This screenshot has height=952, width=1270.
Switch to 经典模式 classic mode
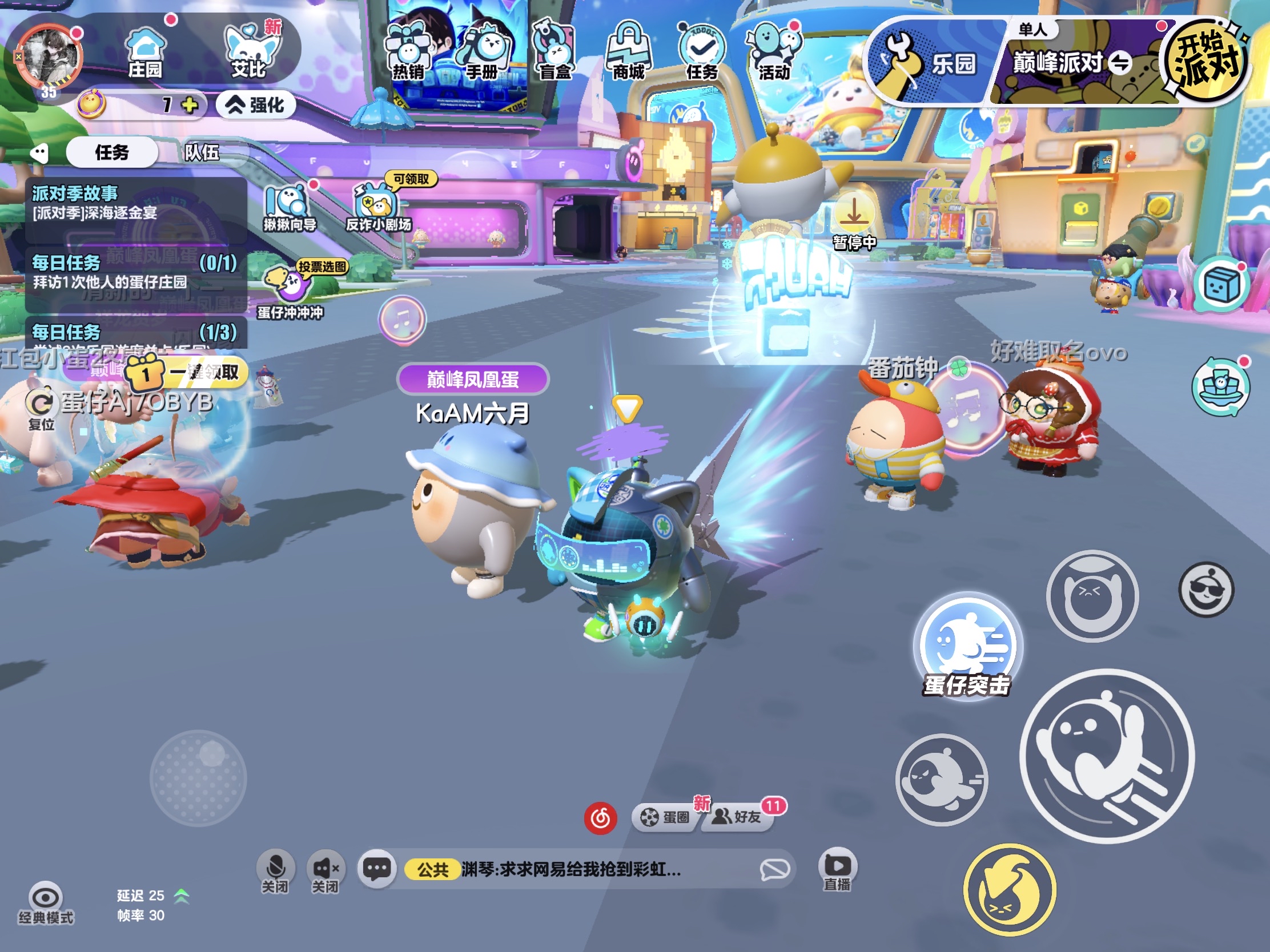pos(46,898)
